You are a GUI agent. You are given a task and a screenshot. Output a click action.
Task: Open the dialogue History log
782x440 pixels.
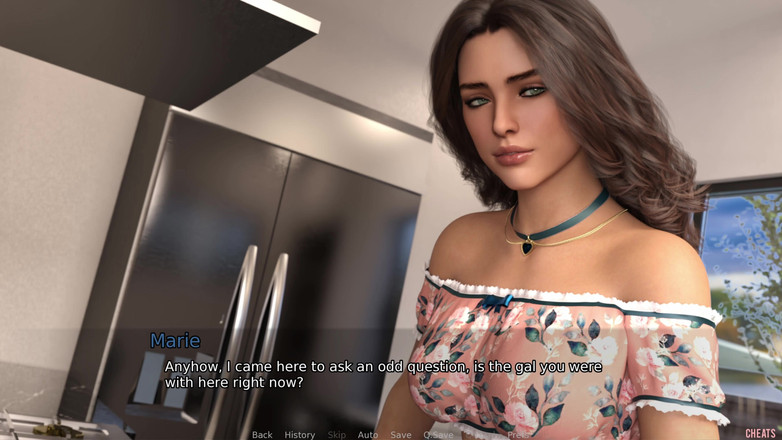299,435
